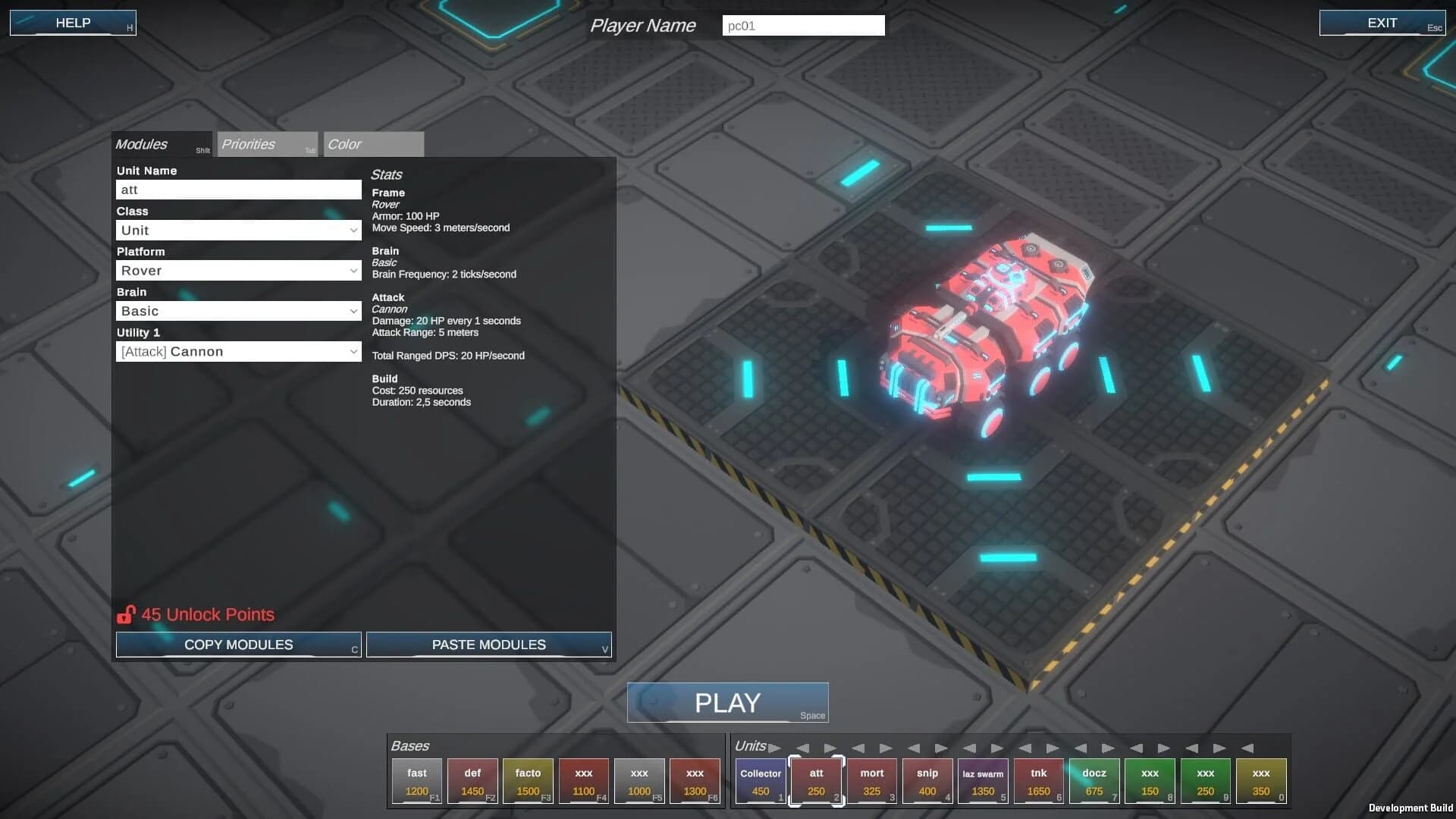Viewport: 1456px width, 819px height.
Task: Click the Player Name input field
Action: tap(803, 25)
